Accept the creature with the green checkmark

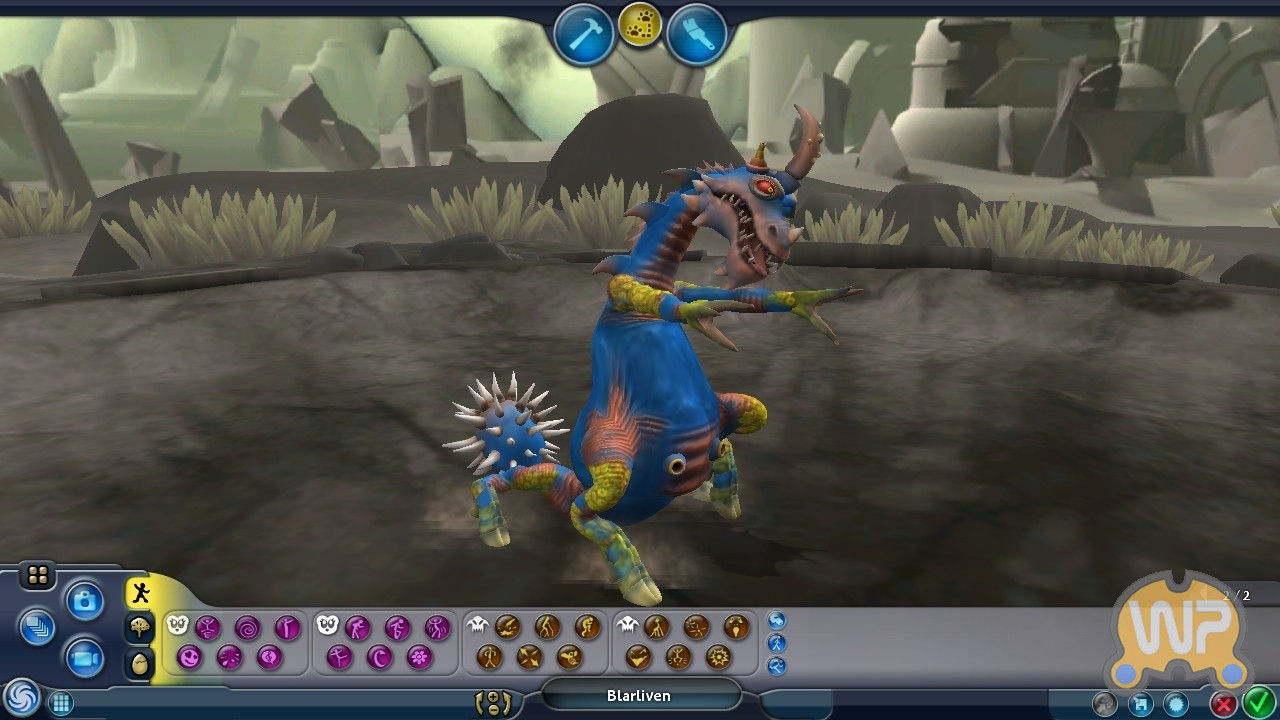pyautogui.click(x=1257, y=703)
